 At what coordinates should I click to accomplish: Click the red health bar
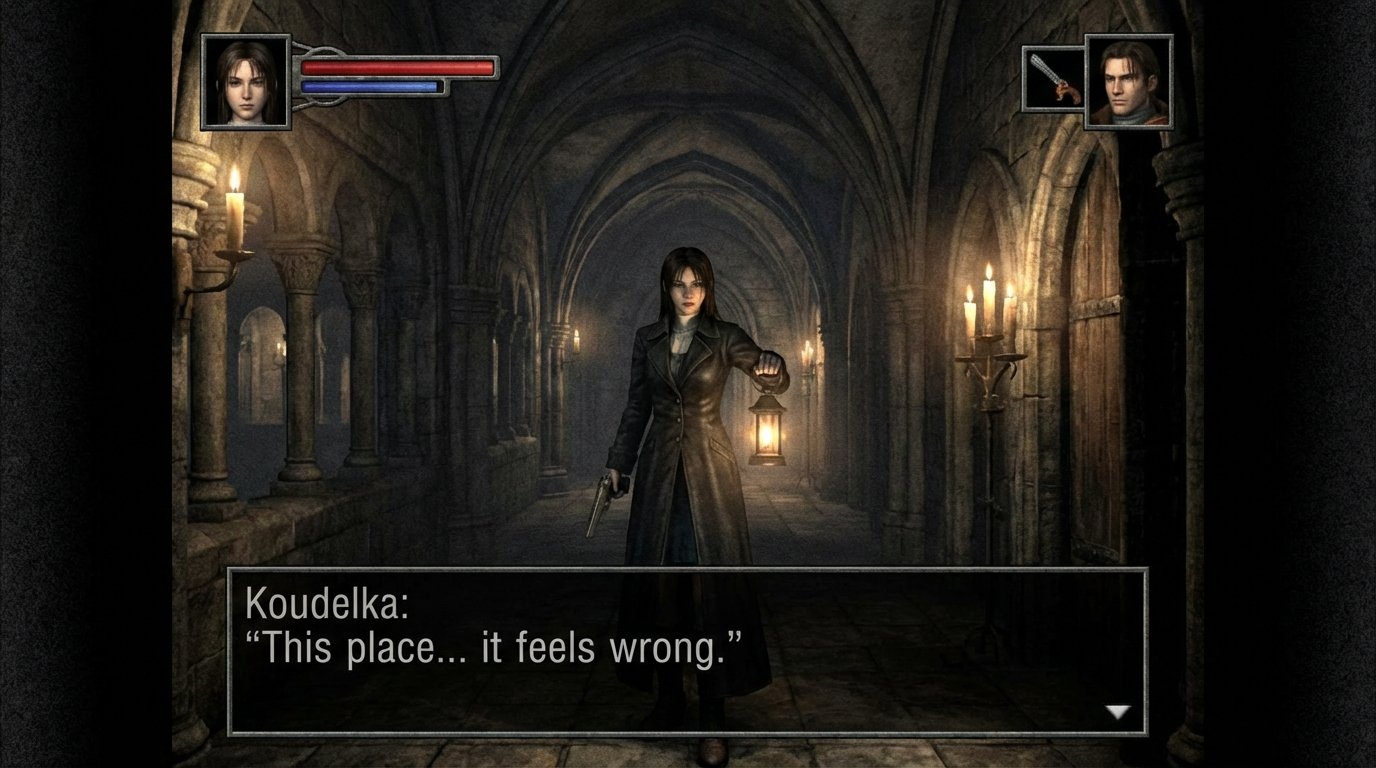pyautogui.click(x=395, y=67)
